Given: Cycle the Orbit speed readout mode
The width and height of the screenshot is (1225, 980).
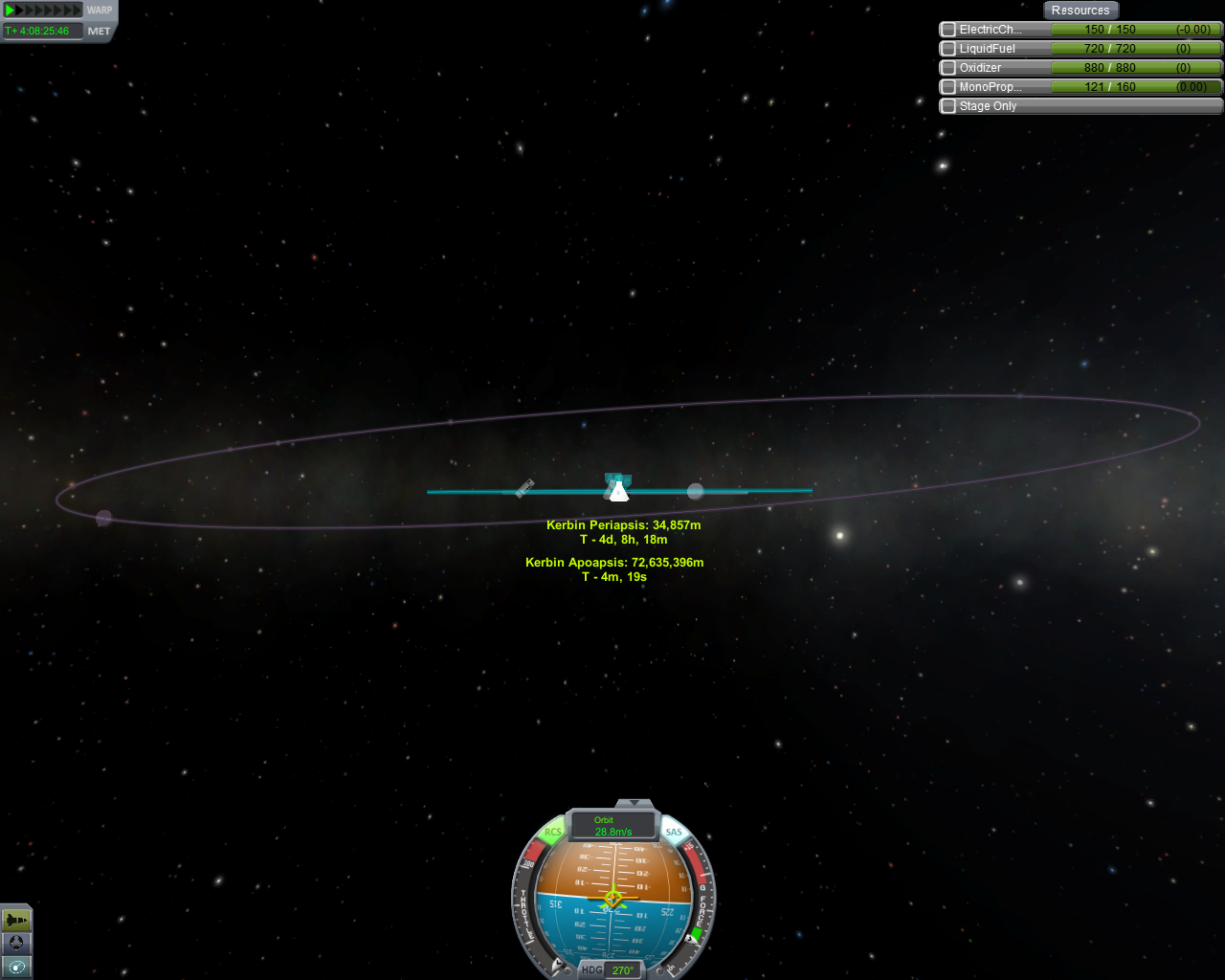Looking at the screenshot, I should 613,826.
